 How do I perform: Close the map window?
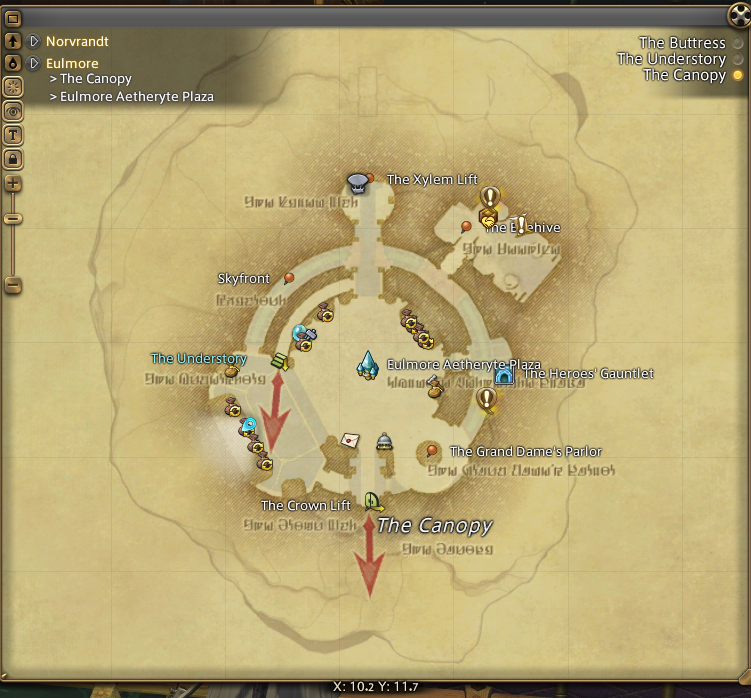tap(739, 15)
